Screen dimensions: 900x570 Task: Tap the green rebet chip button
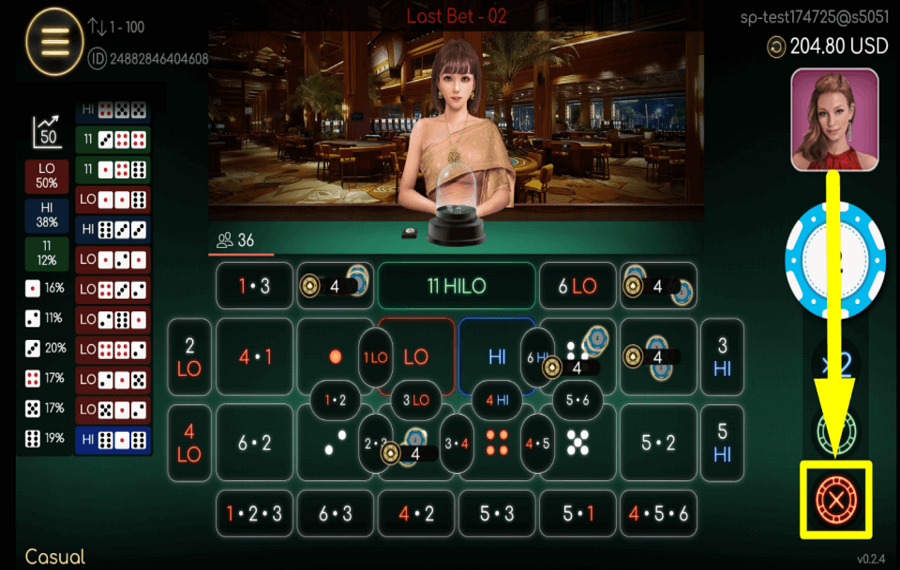pyautogui.click(x=835, y=432)
